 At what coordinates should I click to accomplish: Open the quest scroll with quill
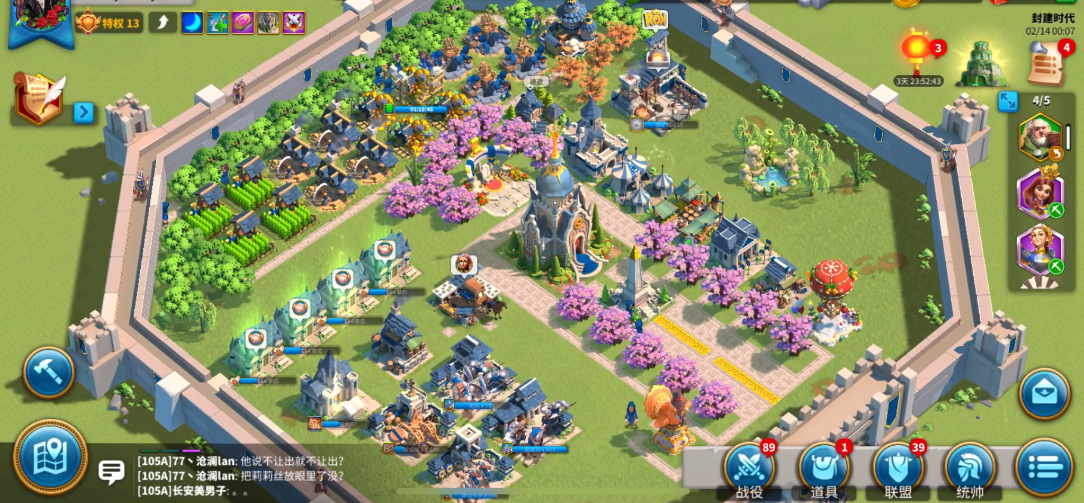[x=39, y=100]
